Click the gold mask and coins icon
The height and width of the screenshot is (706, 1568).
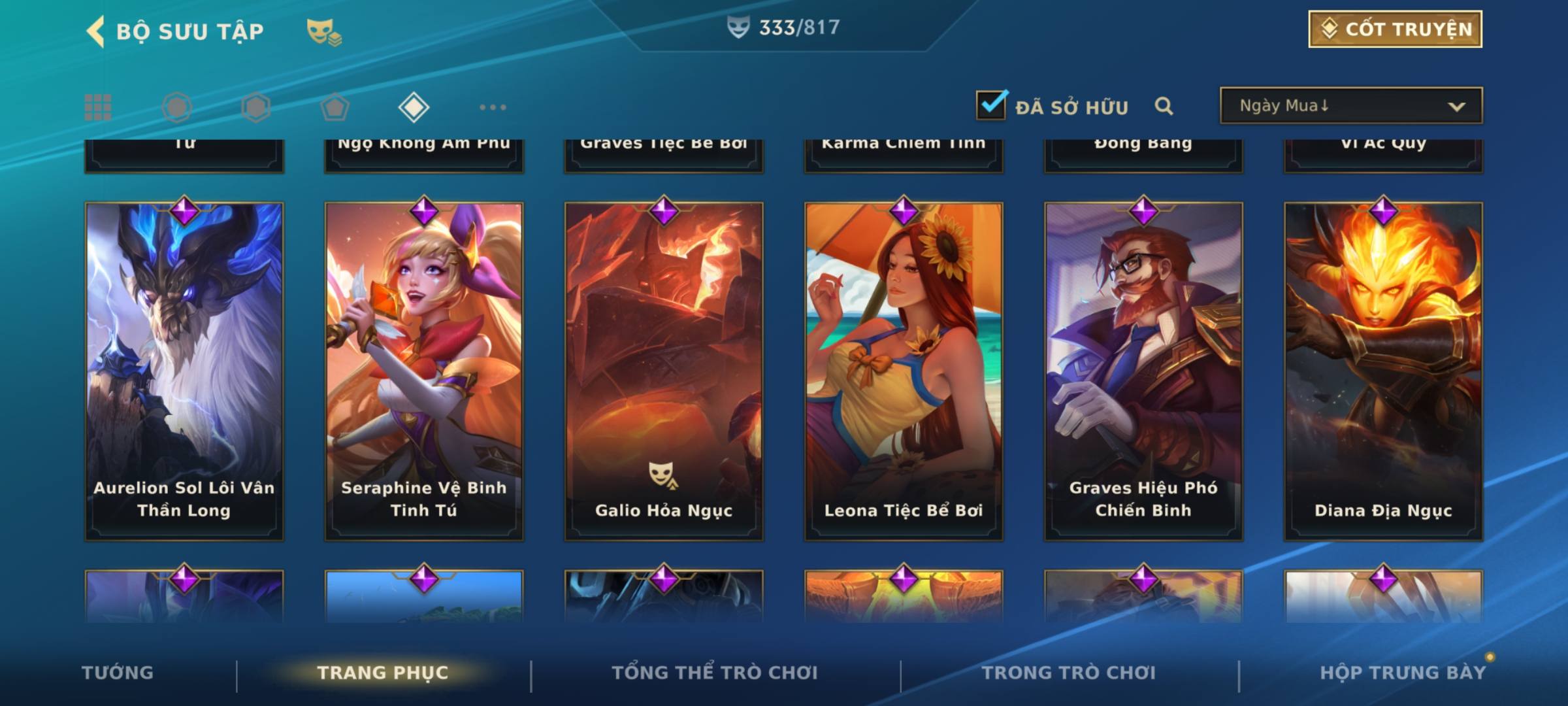tap(324, 31)
